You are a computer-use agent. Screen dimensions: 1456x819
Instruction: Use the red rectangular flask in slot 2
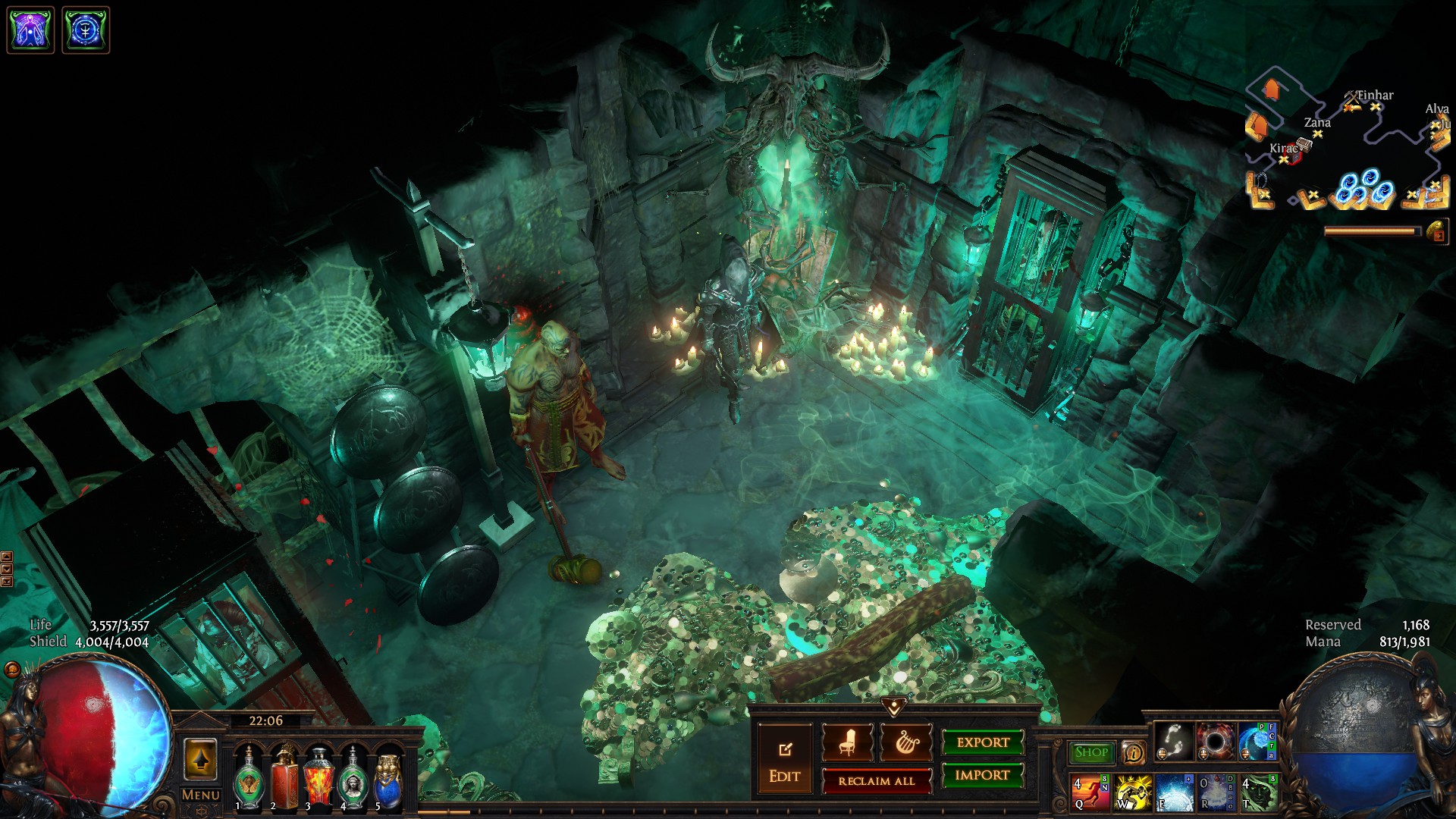click(x=284, y=777)
